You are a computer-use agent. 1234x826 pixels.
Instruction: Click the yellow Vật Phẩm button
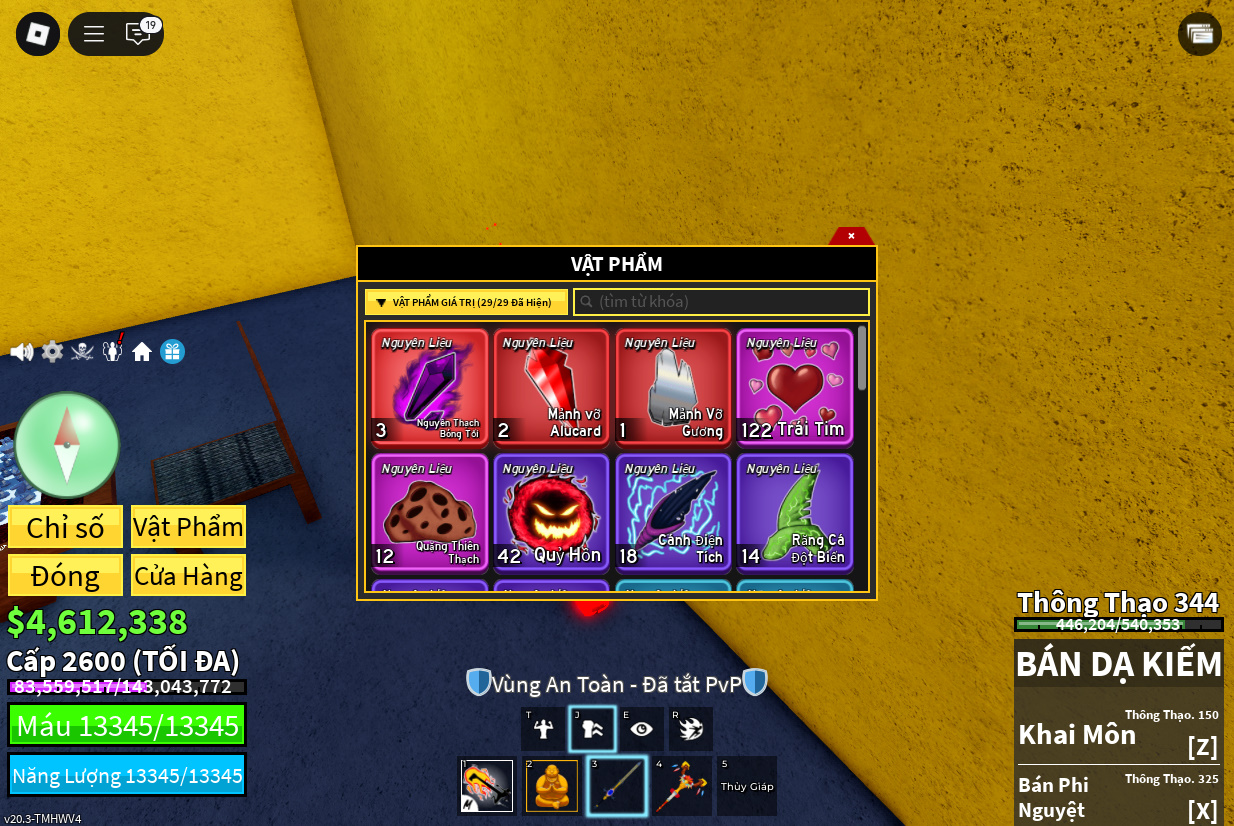[x=188, y=527]
